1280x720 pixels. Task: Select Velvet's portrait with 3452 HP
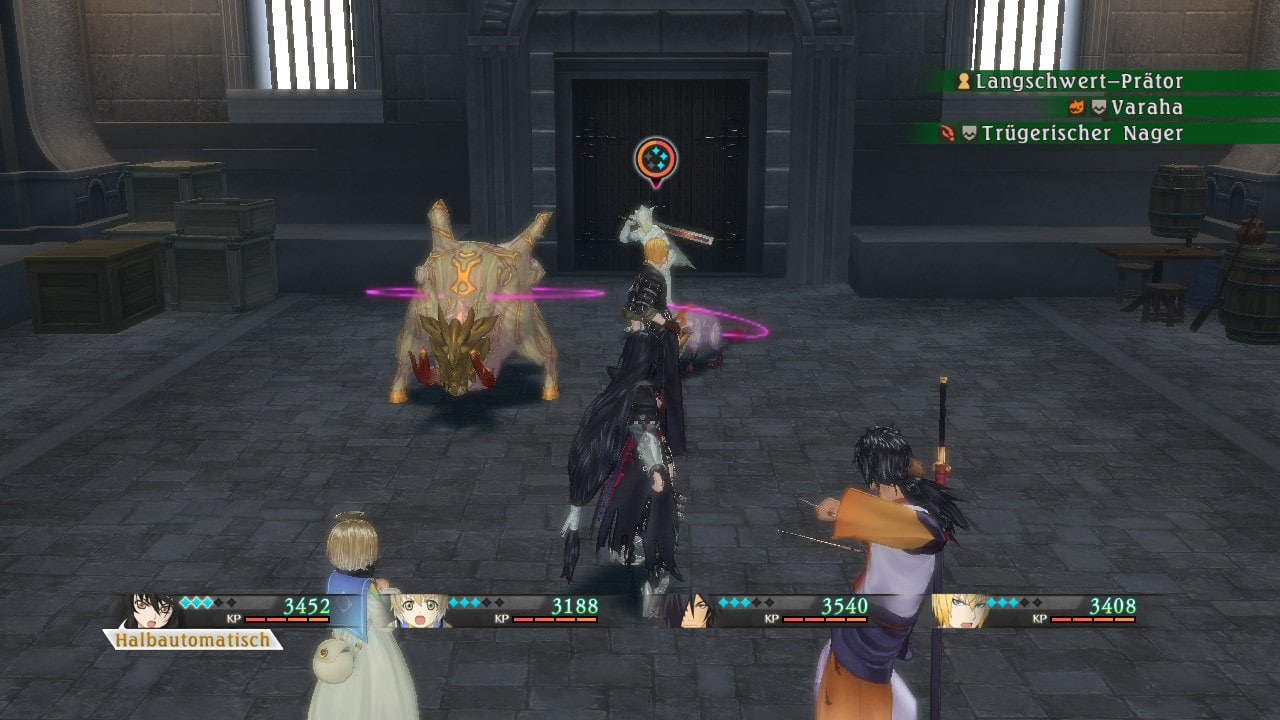150,610
